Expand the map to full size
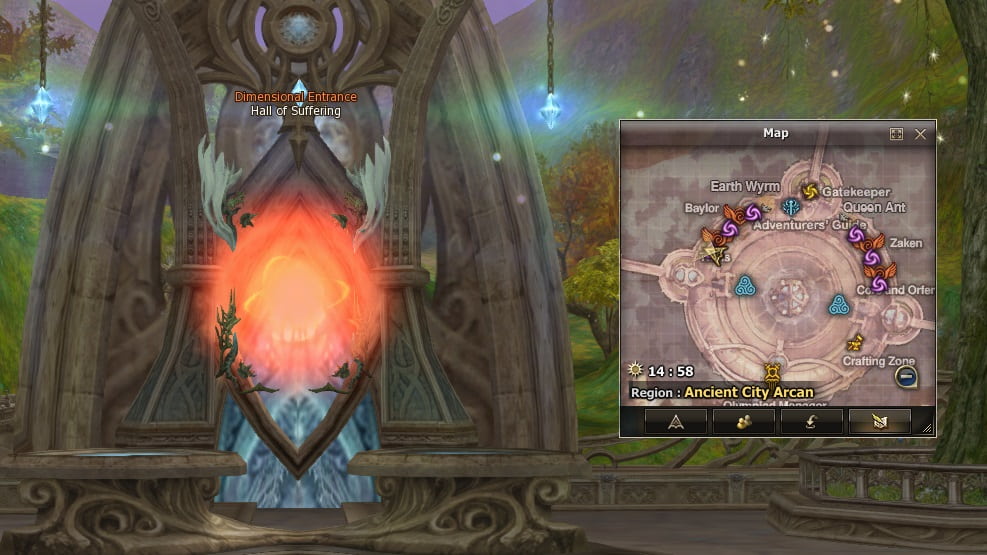 tap(897, 134)
